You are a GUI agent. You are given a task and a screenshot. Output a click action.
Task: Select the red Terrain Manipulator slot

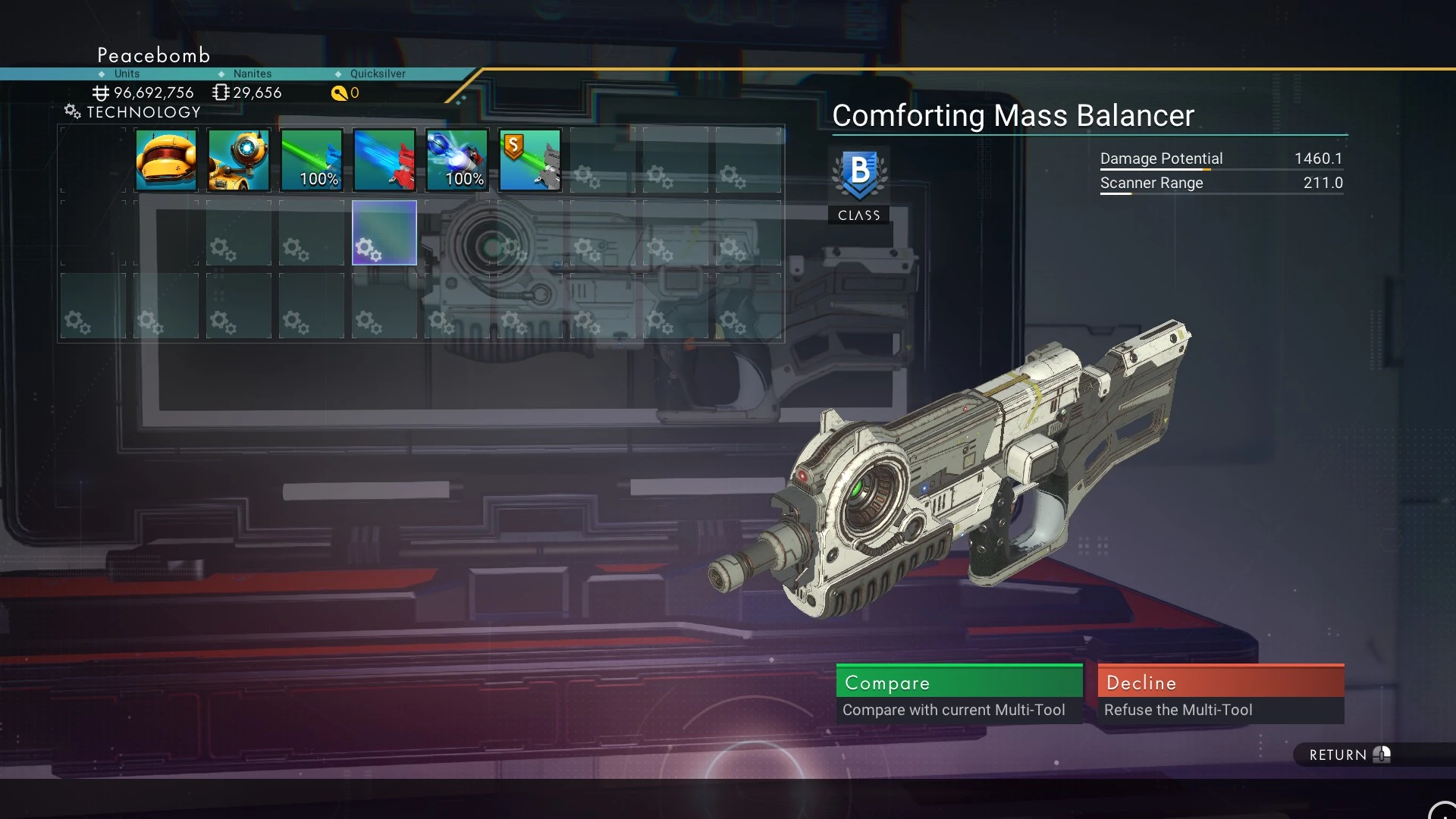(384, 160)
